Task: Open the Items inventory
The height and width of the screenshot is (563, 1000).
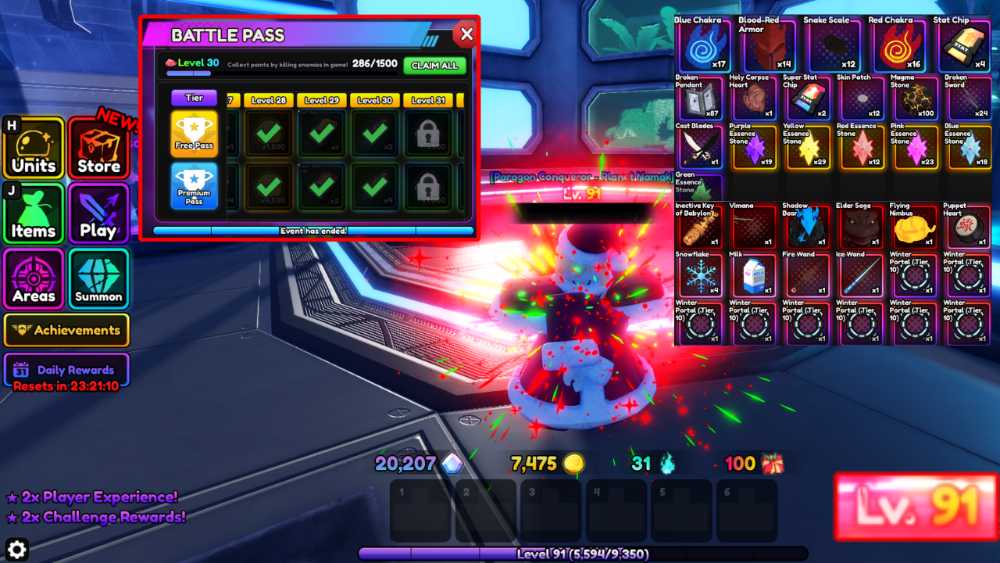Action: pyautogui.click(x=34, y=213)
